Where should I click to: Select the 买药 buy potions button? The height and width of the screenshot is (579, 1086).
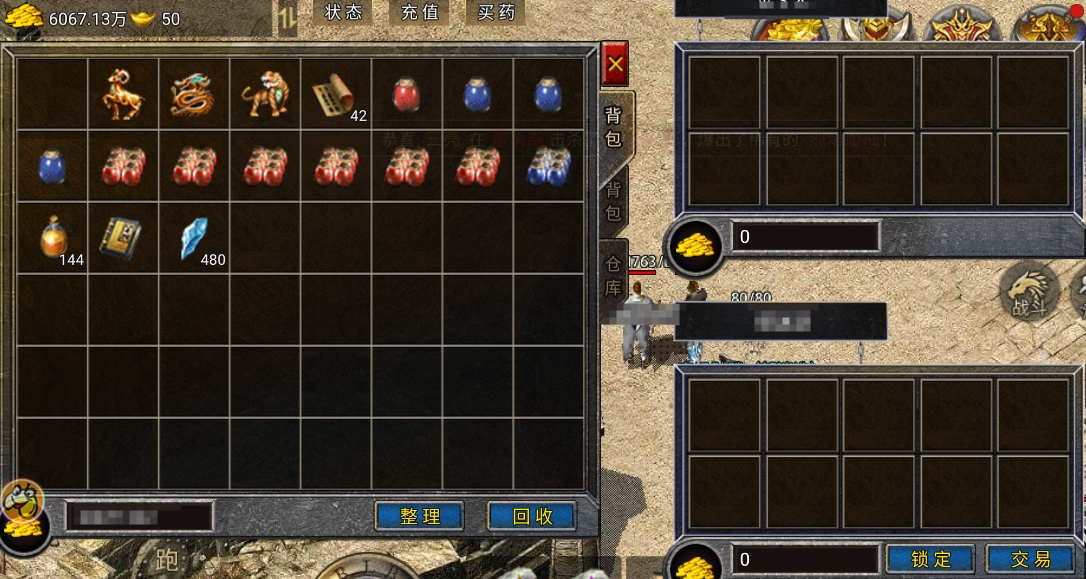click(496, 13)
